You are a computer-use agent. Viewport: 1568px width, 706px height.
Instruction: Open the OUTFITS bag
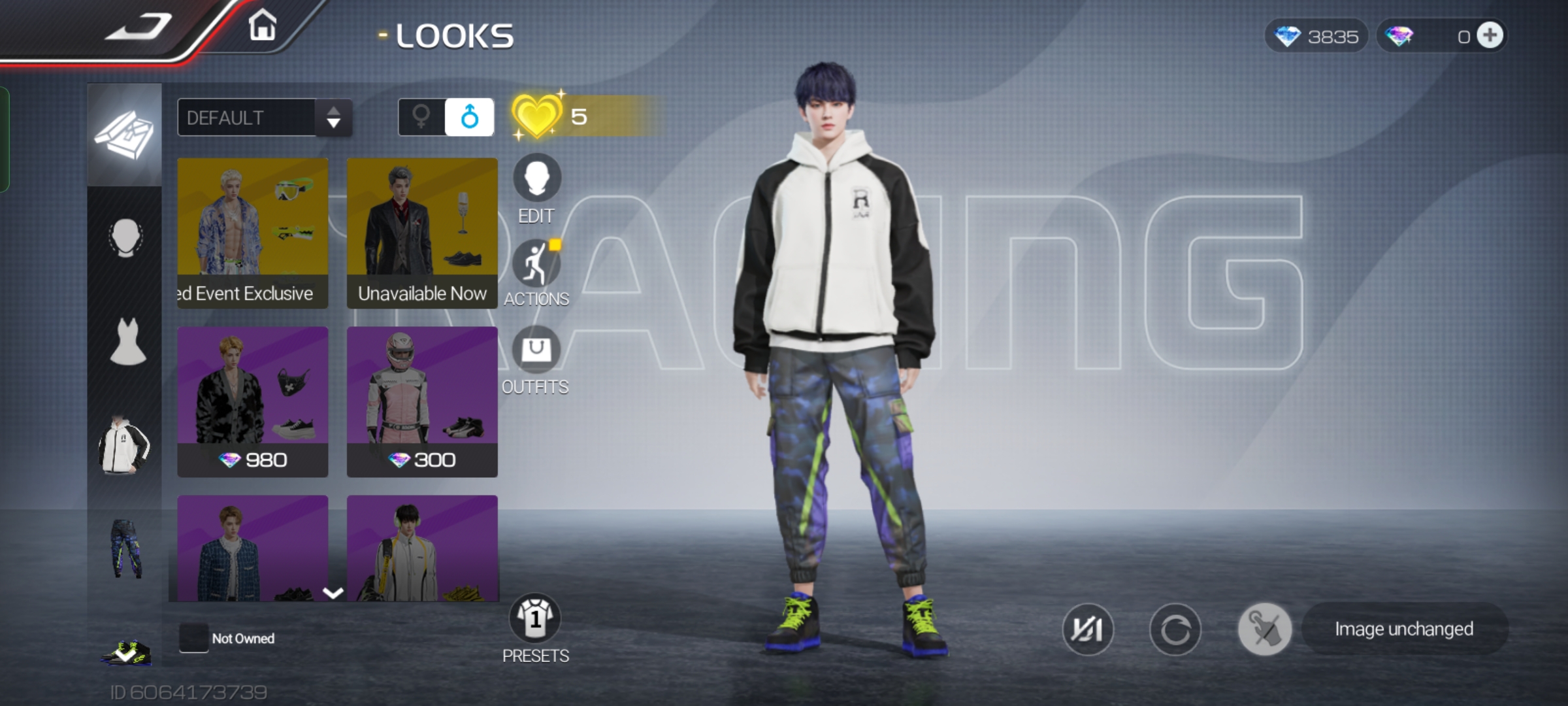click(536, 350)
